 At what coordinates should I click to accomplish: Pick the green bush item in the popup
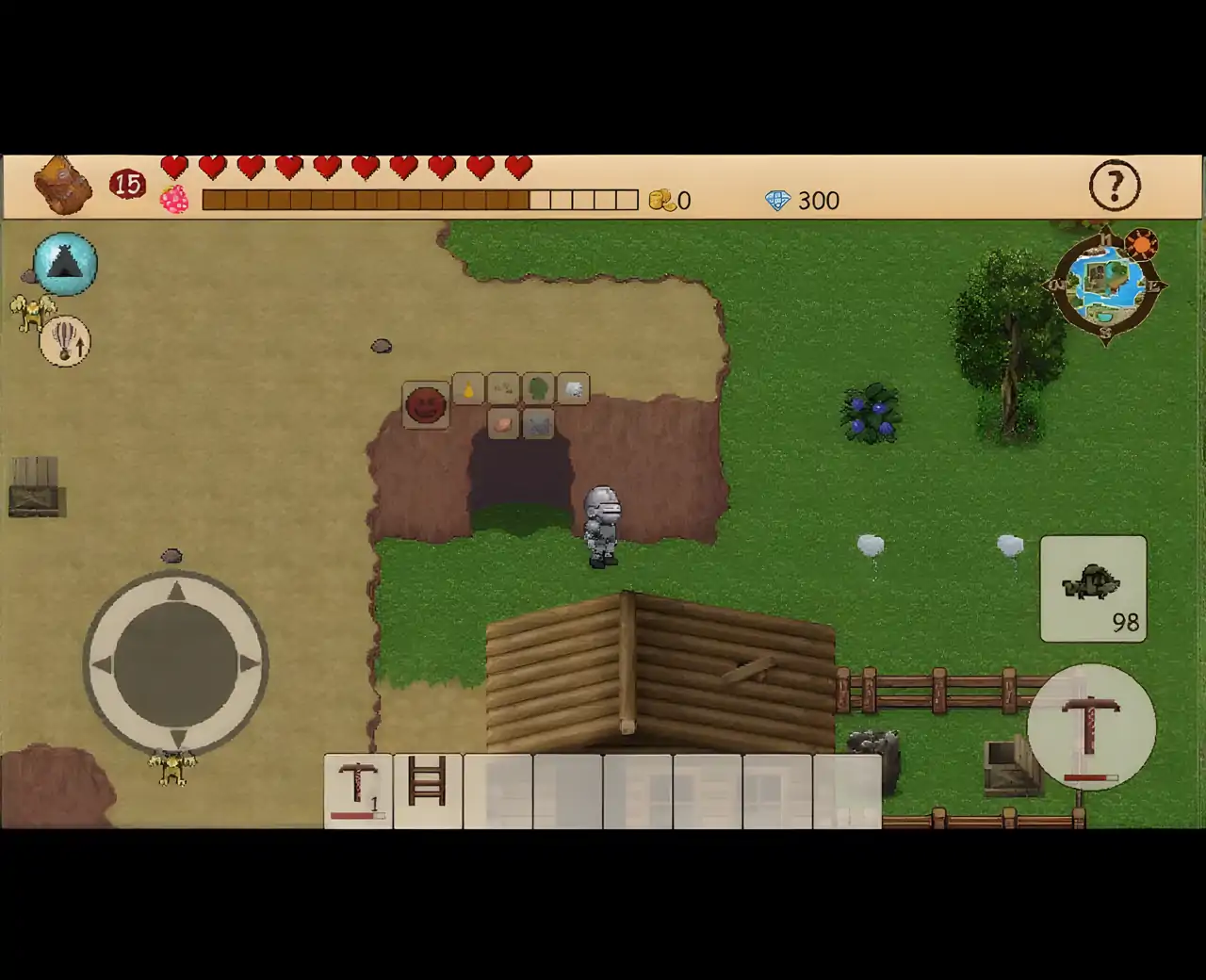coord(537,388)
